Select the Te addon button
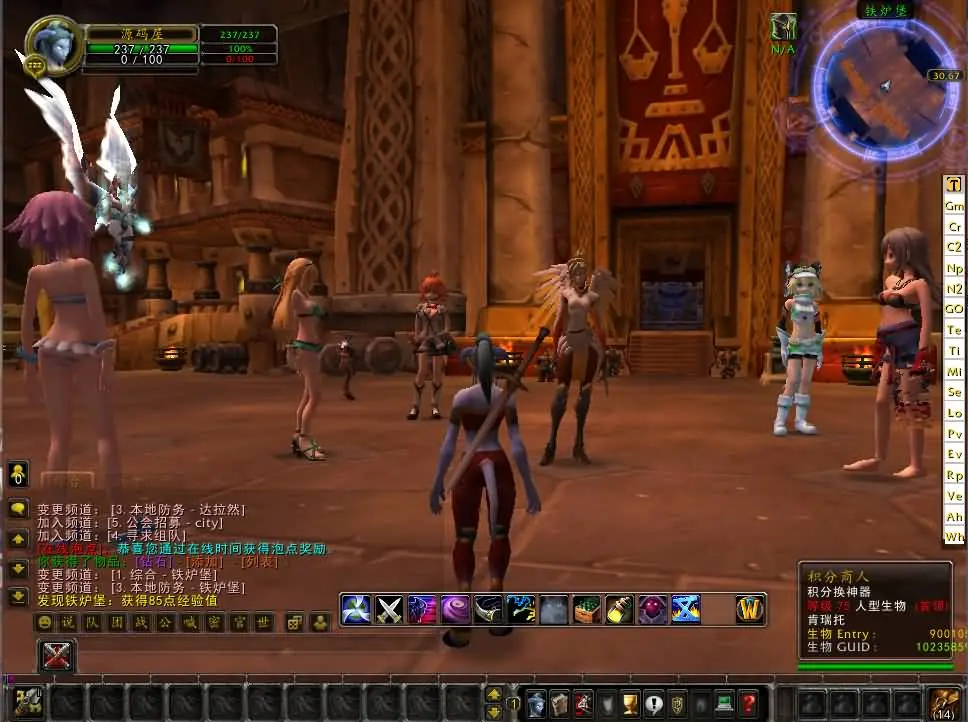Screen dimensions: 968x722 pos(954,330)
